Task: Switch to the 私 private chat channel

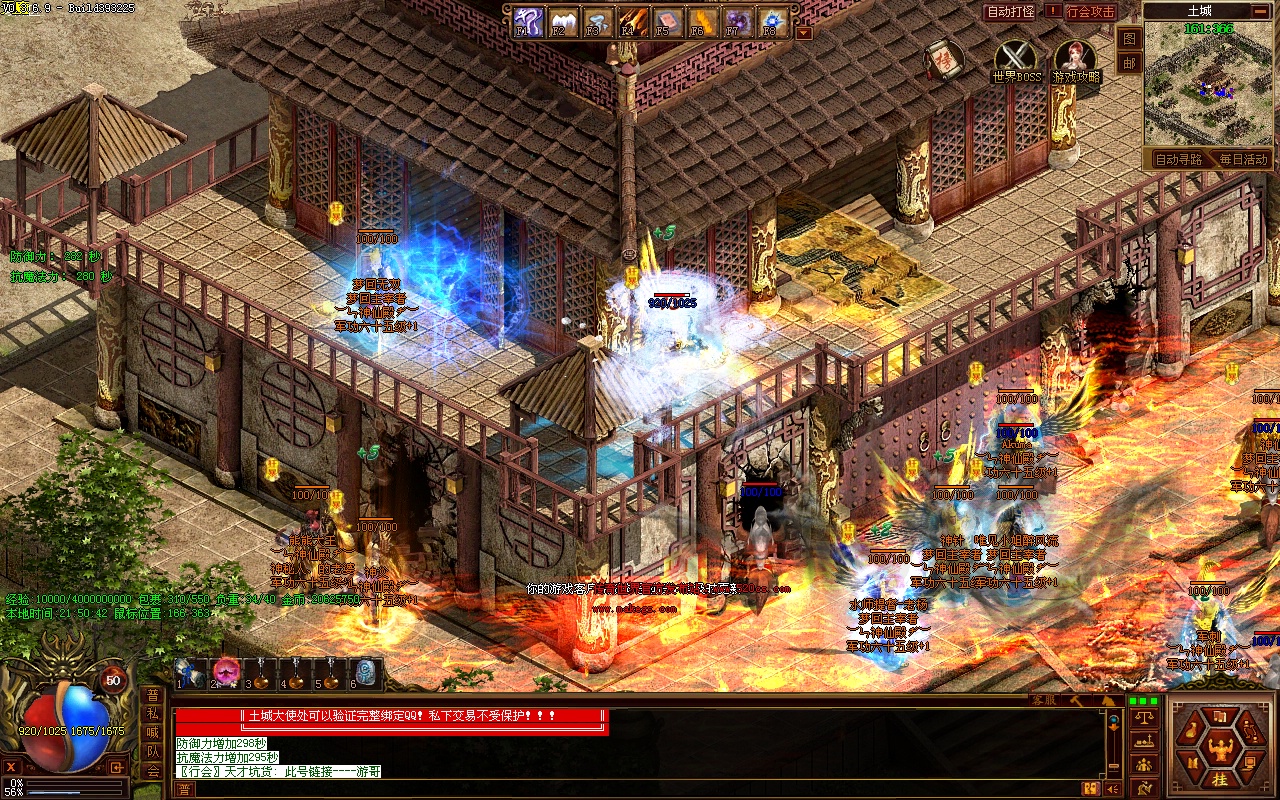Action: point(153,714)
